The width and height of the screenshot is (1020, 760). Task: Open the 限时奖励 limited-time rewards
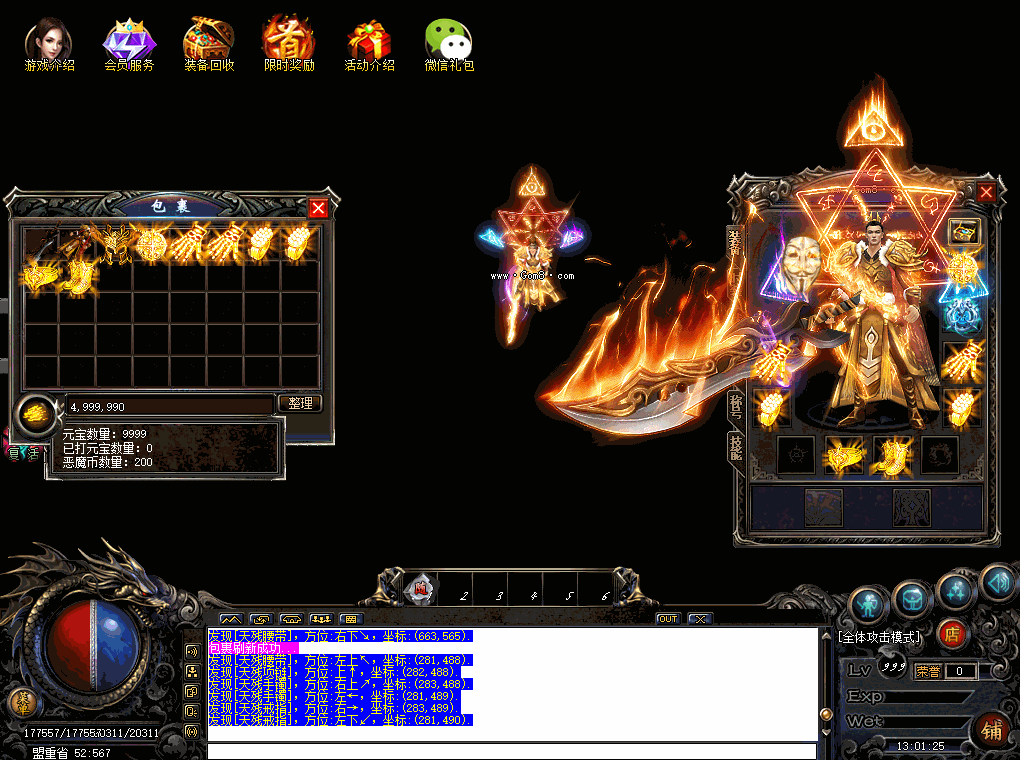(289, 44)
